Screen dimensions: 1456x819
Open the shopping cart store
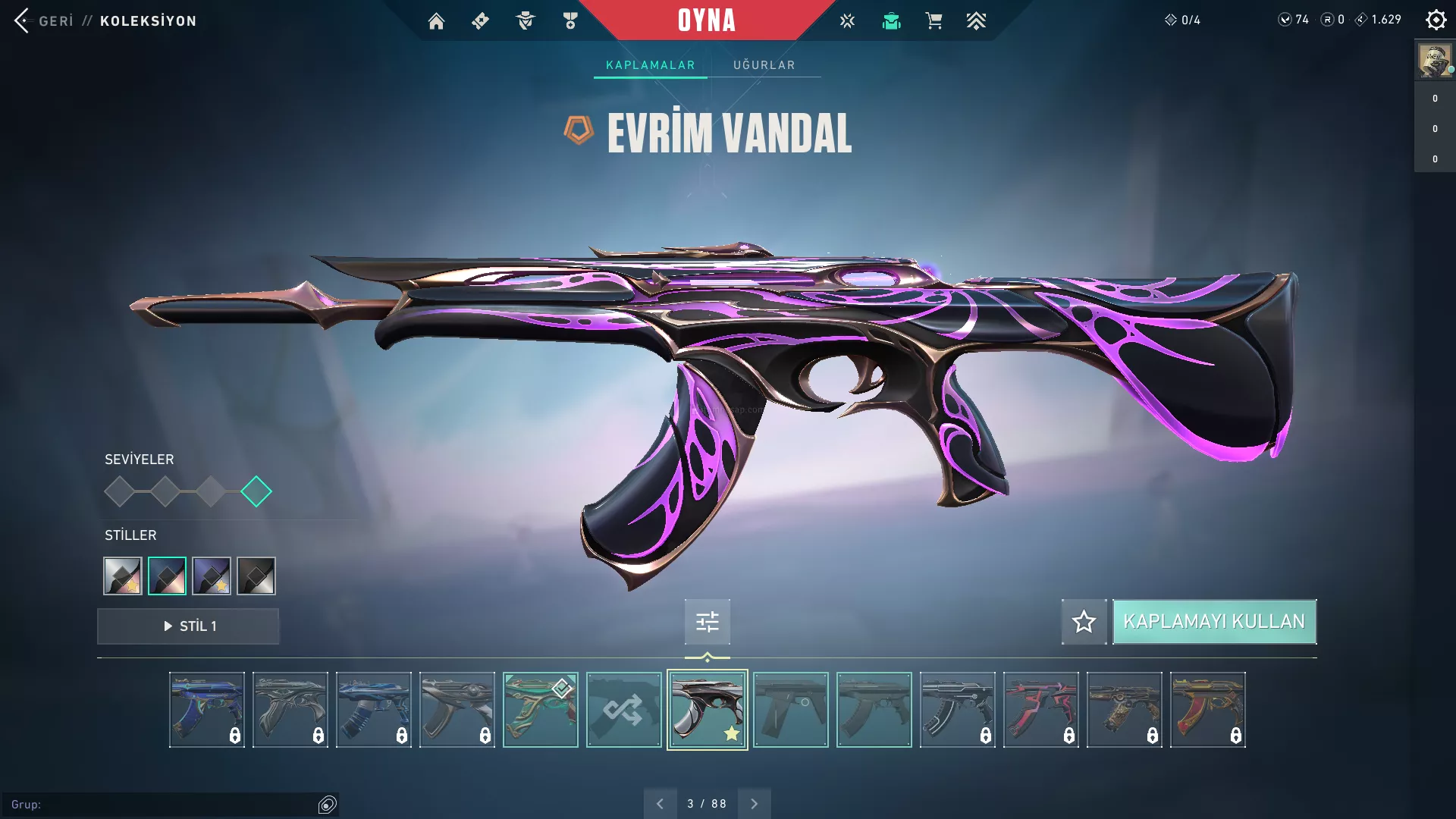pos(934,21)
